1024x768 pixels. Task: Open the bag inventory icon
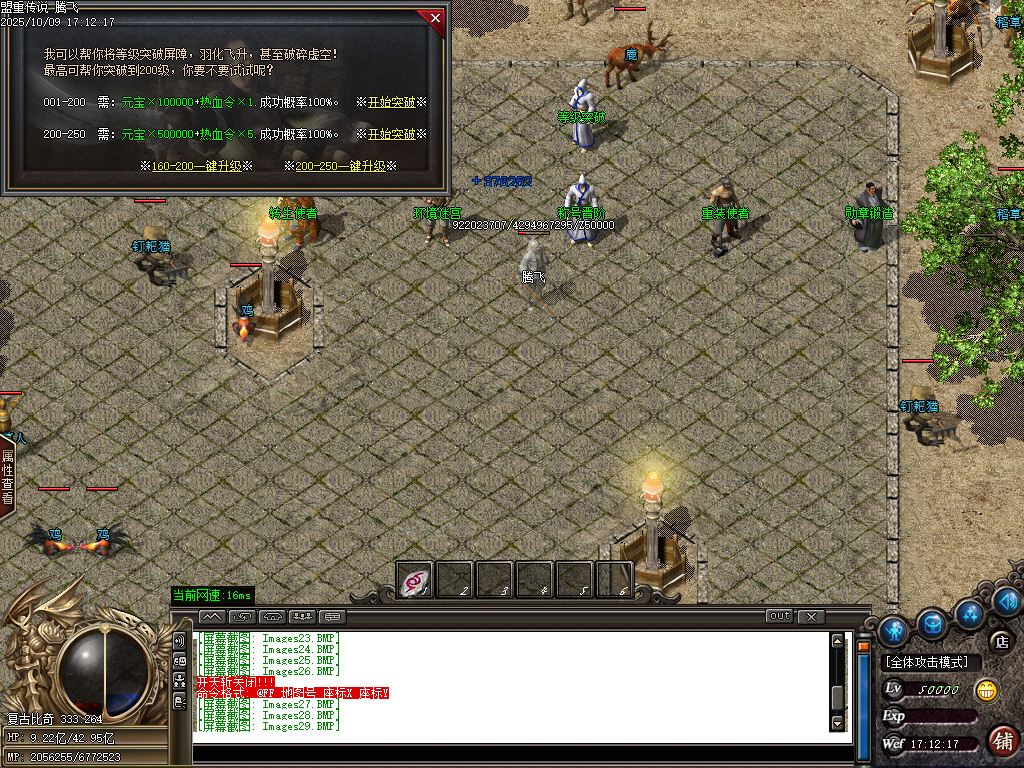tap(933, 623)
